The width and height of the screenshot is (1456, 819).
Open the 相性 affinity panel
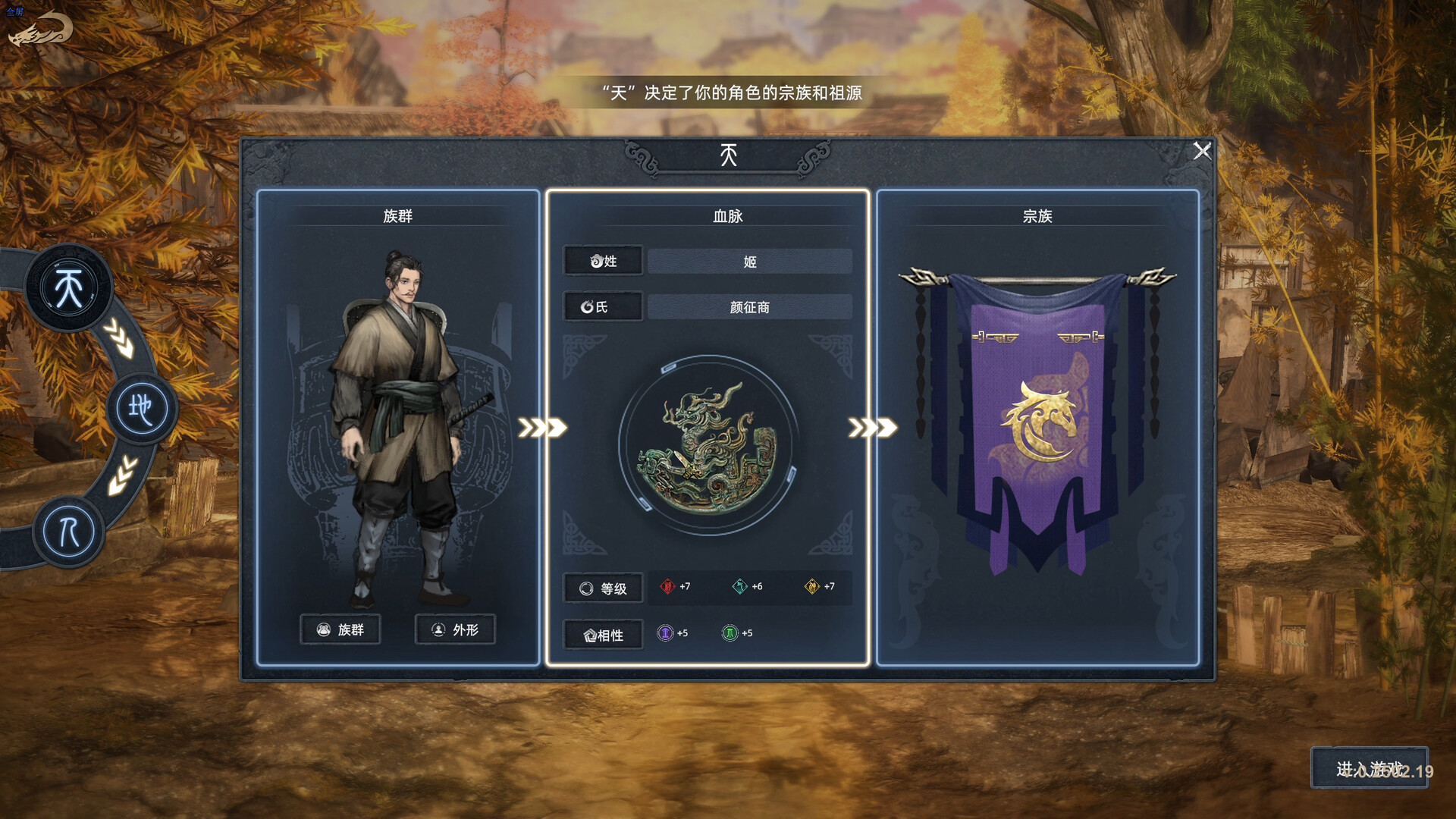point(602,635)
